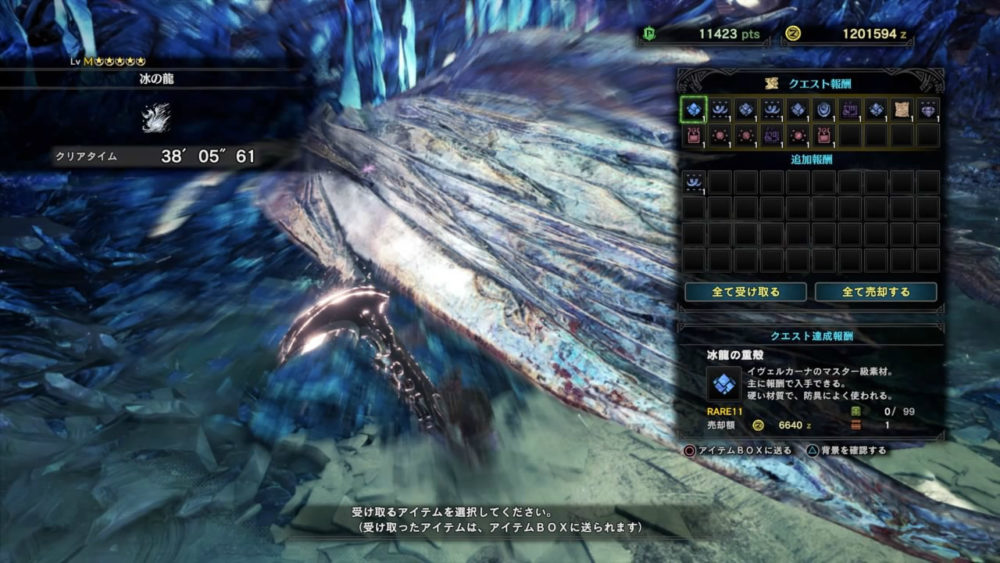
Task: Choose the tan parchment ticket reward
Action: tap(902, 109)
